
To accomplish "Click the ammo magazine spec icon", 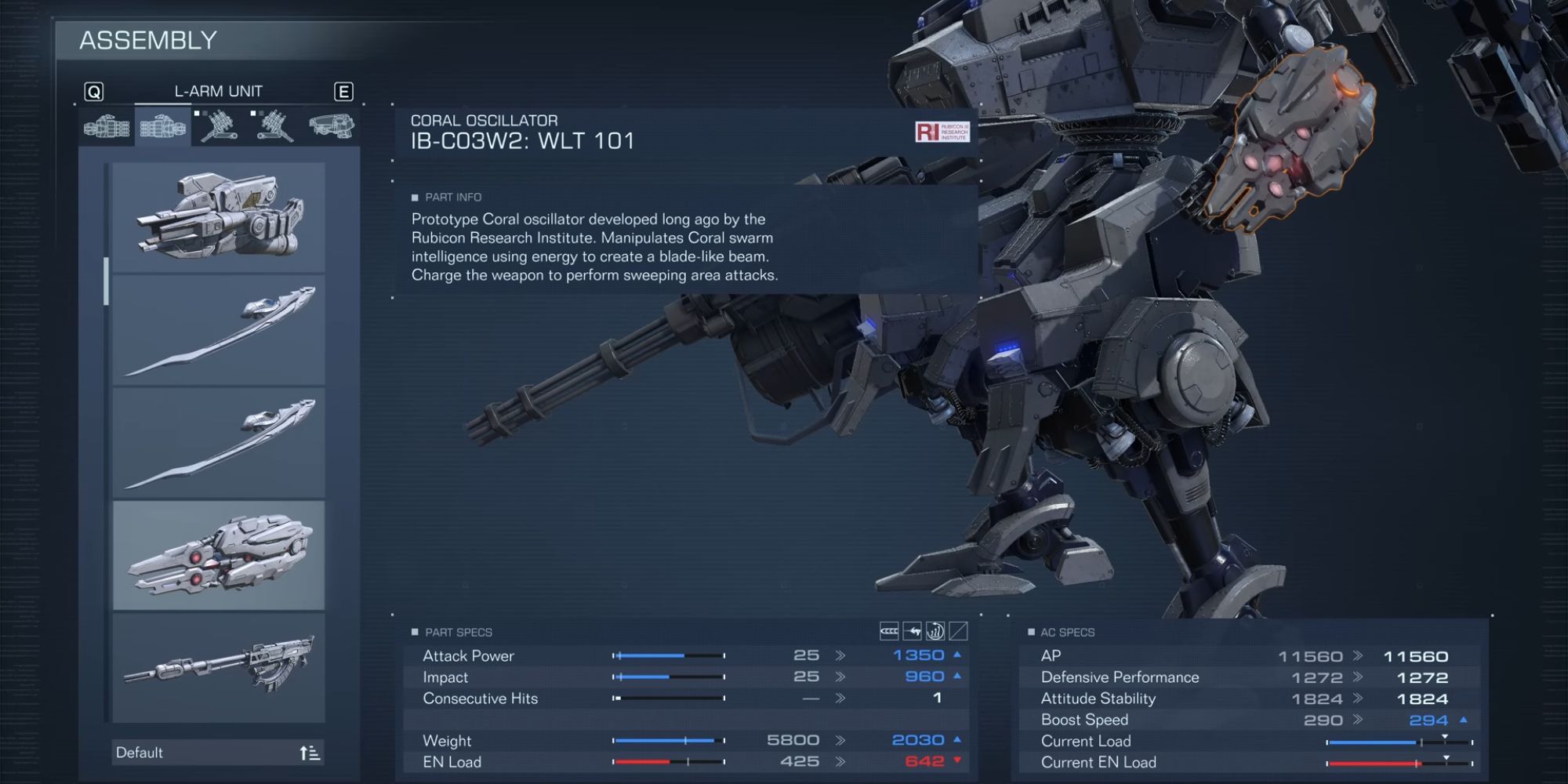I will pos(888,631).
